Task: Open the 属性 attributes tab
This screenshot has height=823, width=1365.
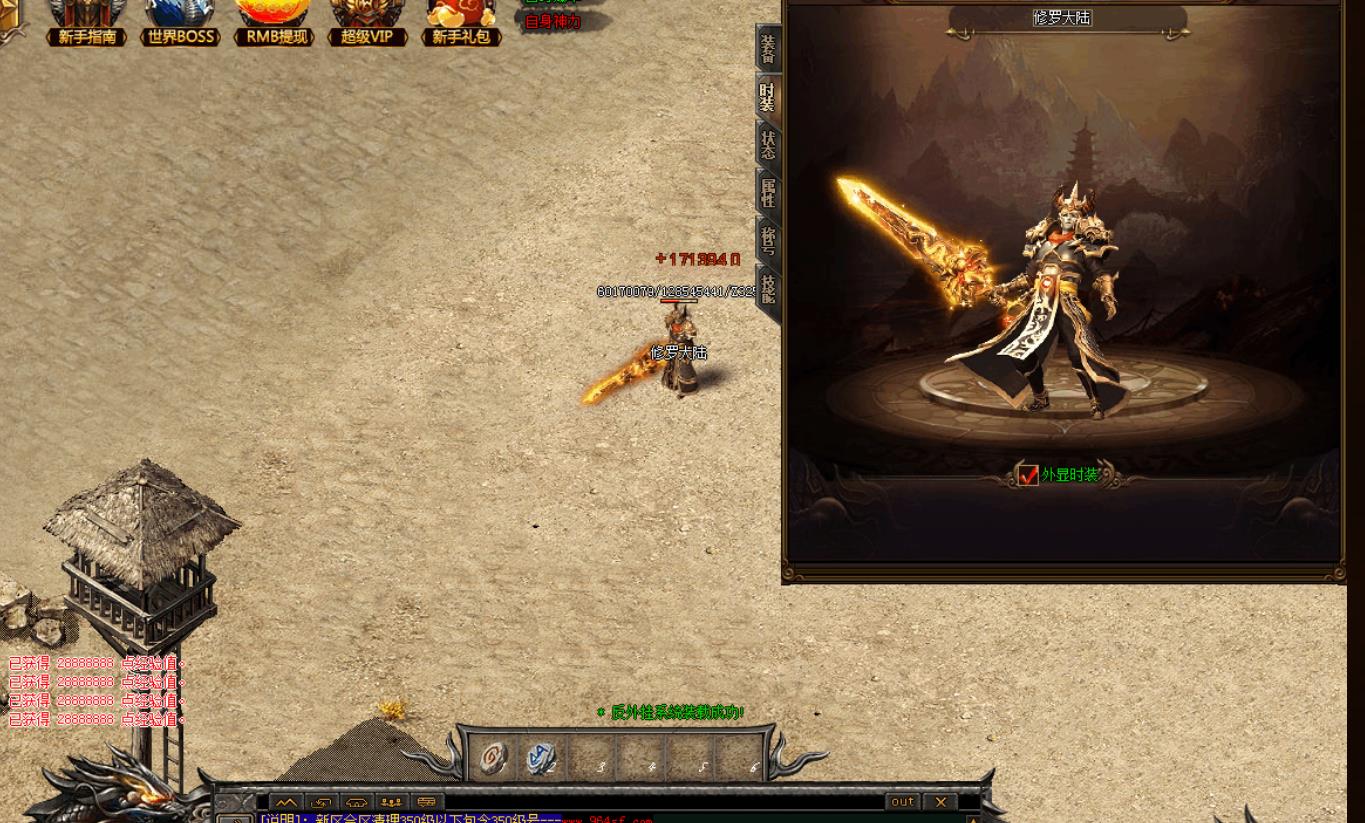Action: [x=767, y=193]
